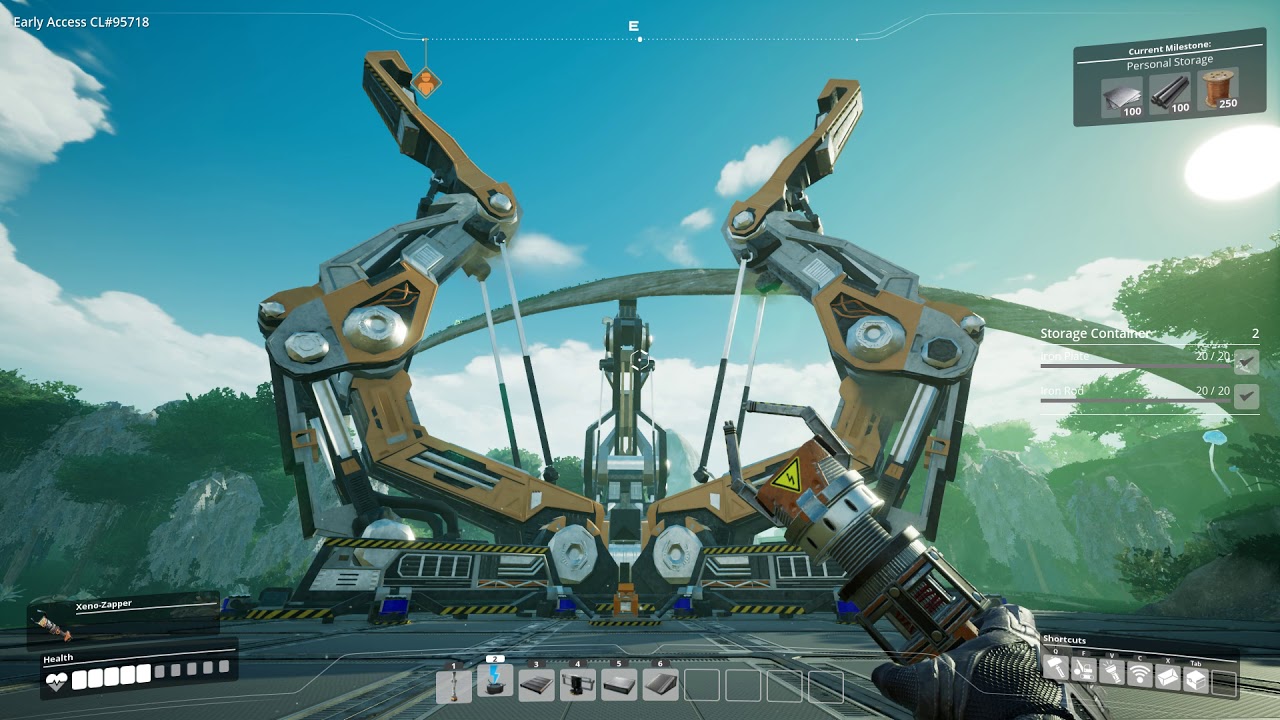Click the Iron Rod checkmark in the to-do list
Screen dimensions: 1280x720
[1246, 397]
